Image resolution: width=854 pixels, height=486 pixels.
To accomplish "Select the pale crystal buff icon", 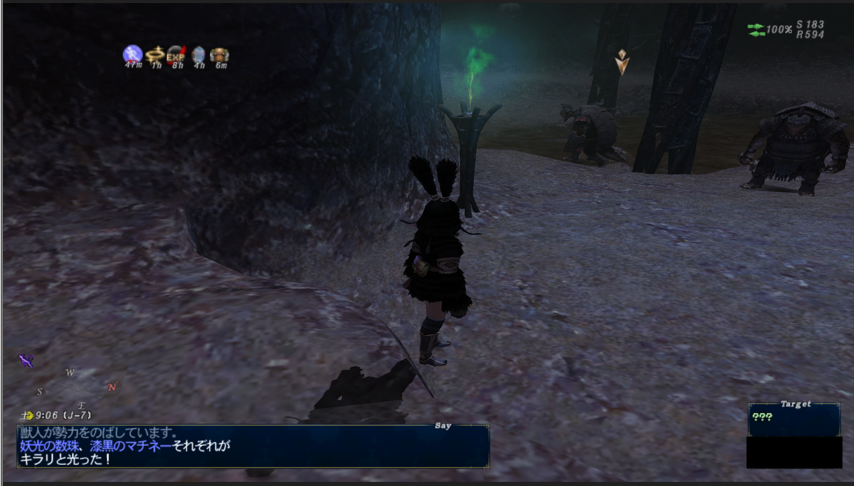I will click(x=198, y=54).
